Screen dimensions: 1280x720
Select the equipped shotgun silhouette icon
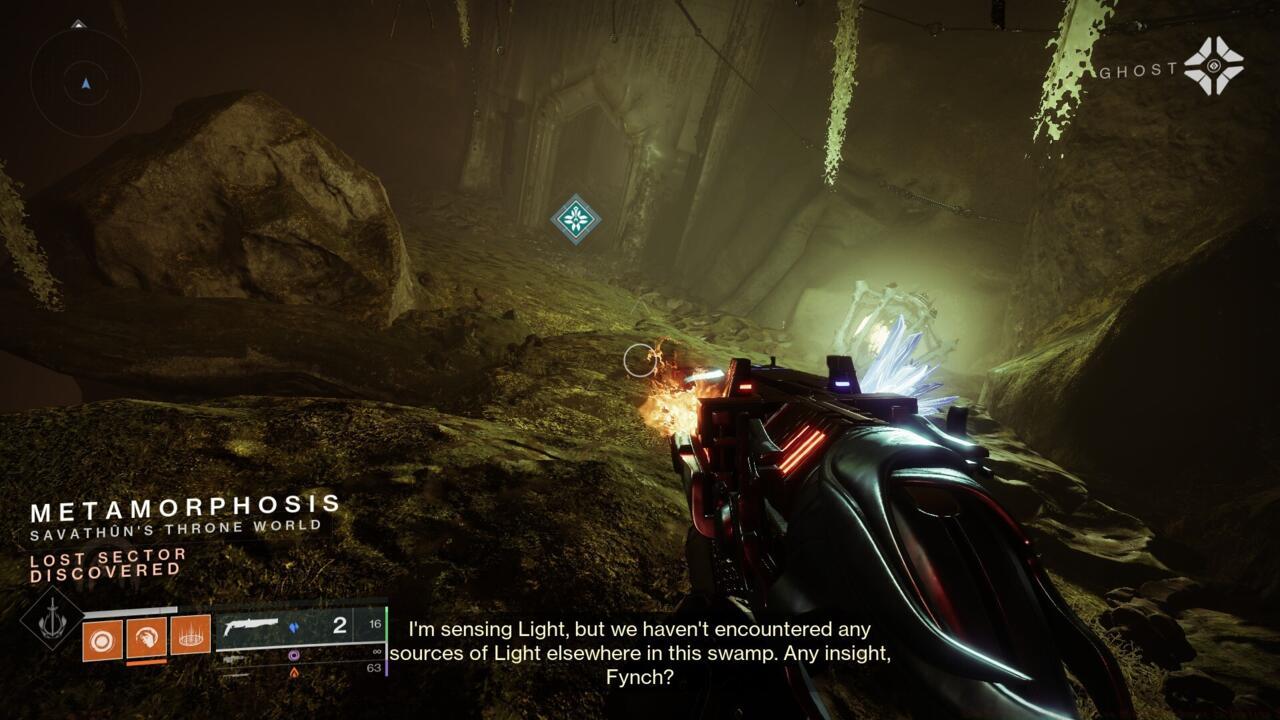(x=253, y=625)
